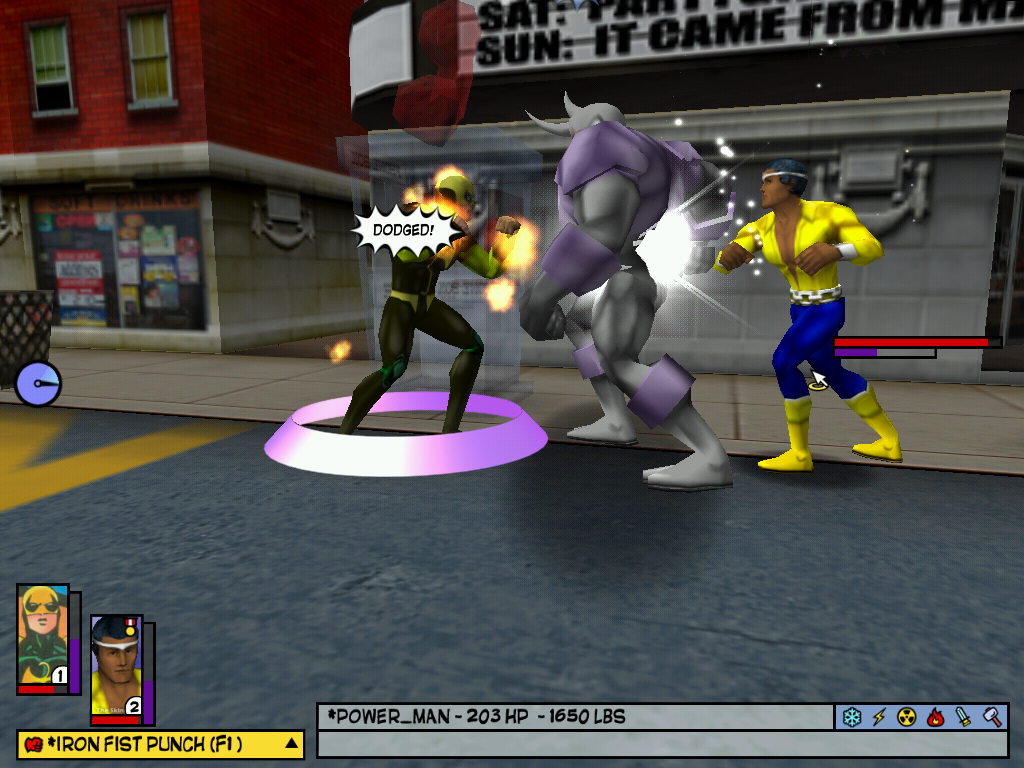Select Iron Fist's hero portrait

click(x=42, y=636)
